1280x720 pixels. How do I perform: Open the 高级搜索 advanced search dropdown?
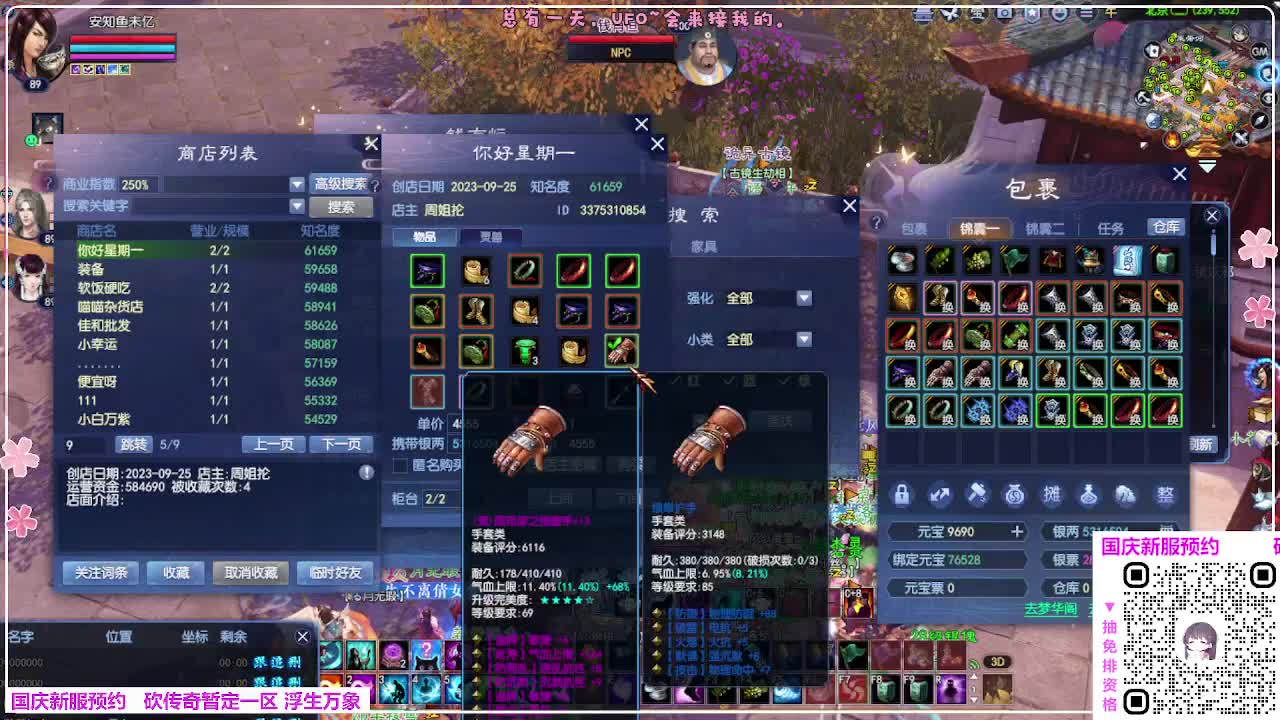[339, 185]
